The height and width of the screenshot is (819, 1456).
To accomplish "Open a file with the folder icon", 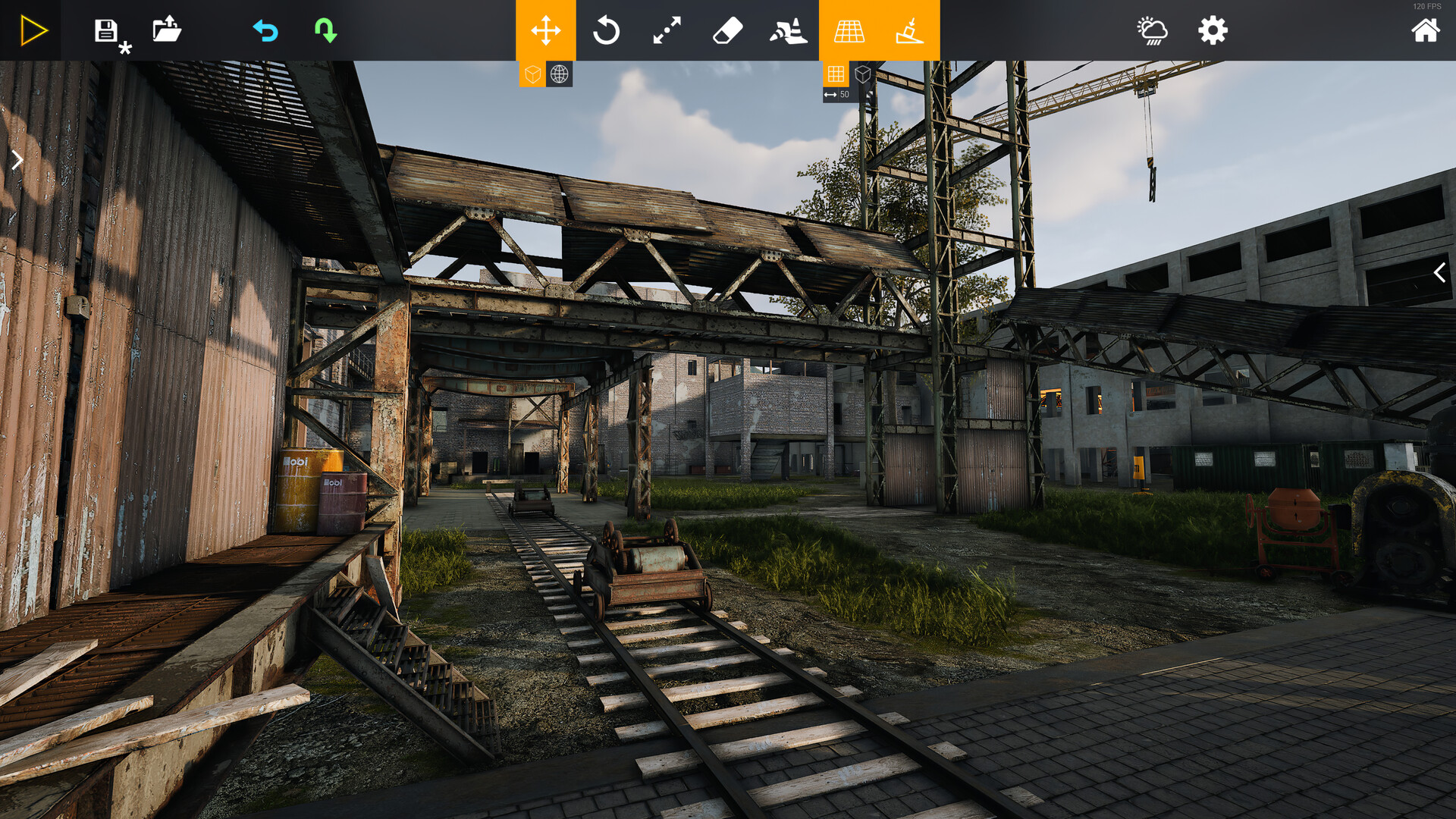I will click(167, 30).
